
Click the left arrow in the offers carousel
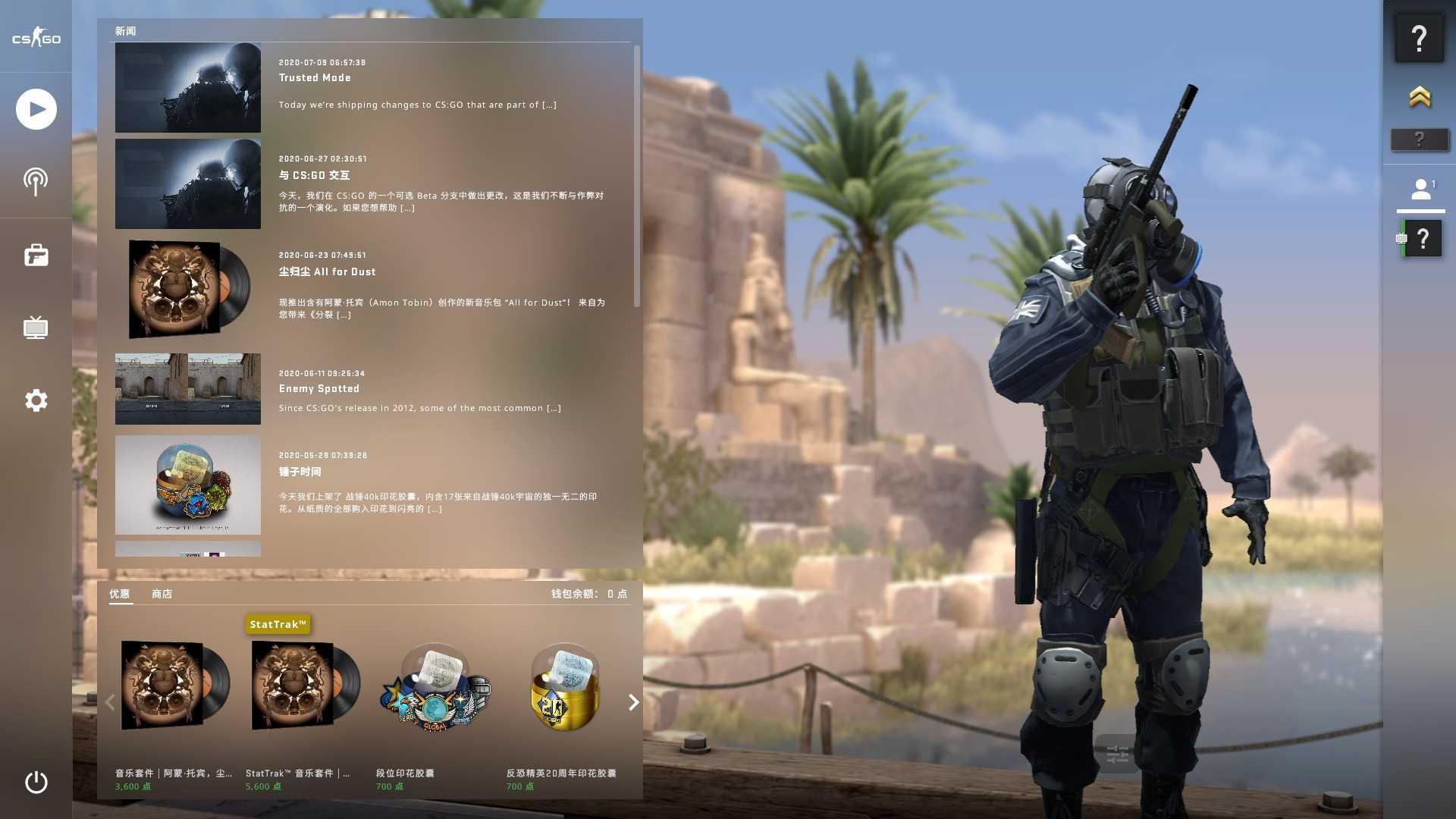point(109,702)
